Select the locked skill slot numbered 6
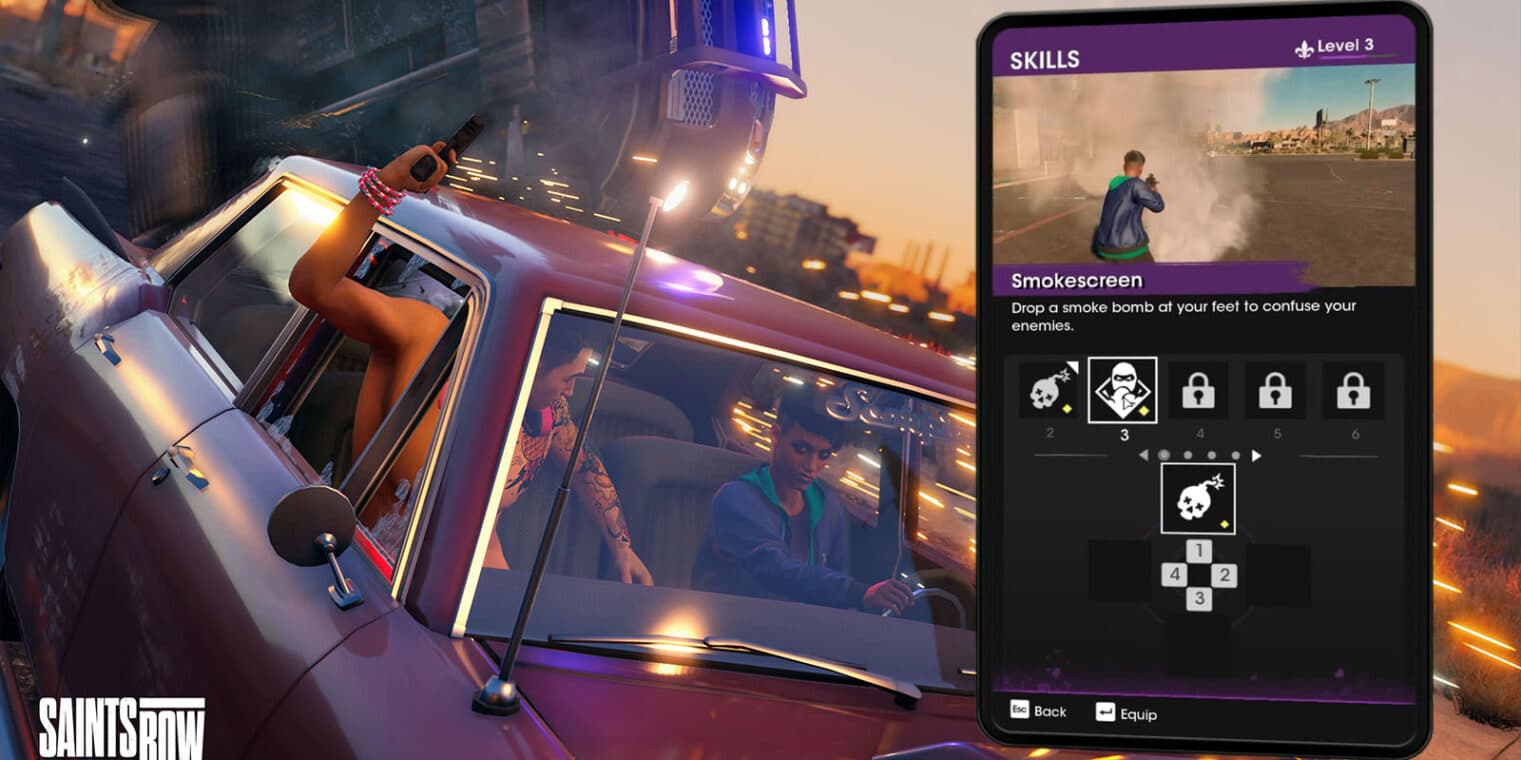The image size is (1521, 760). coord(1353,390)
